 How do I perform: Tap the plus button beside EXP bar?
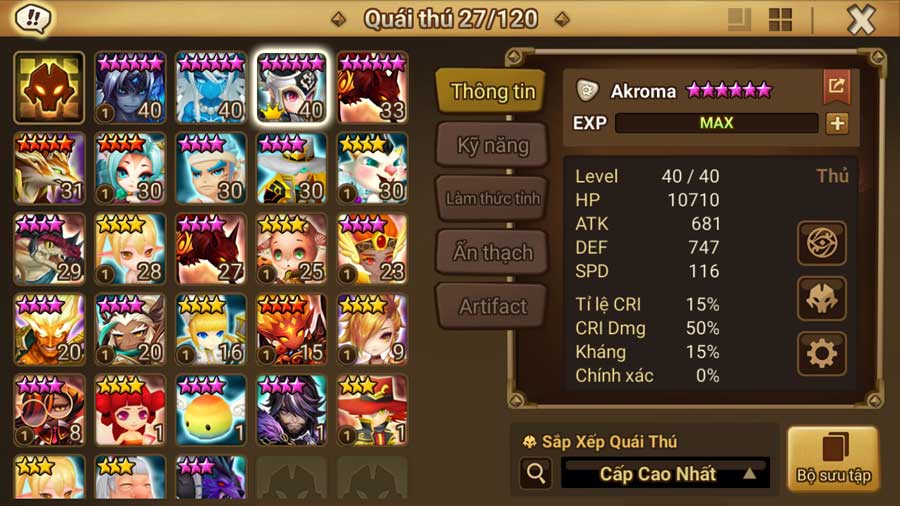(836, 123)
